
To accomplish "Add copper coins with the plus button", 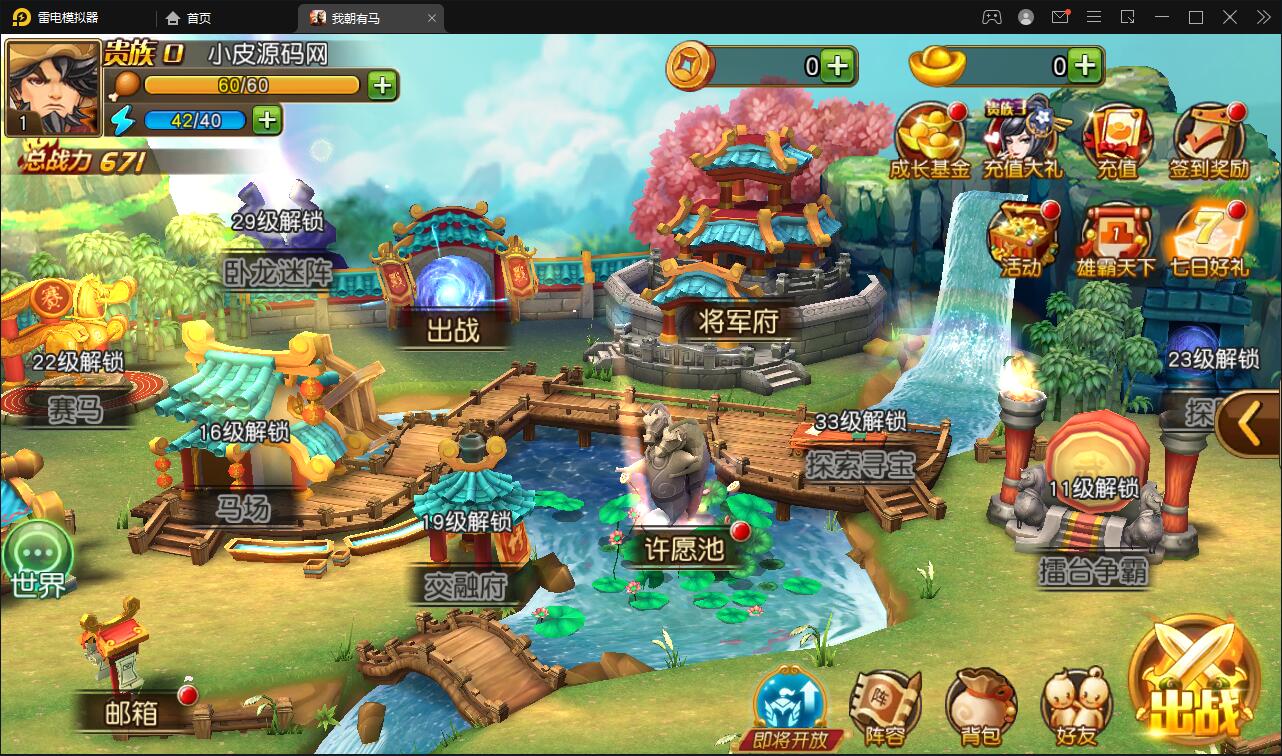I will (838, 67).
